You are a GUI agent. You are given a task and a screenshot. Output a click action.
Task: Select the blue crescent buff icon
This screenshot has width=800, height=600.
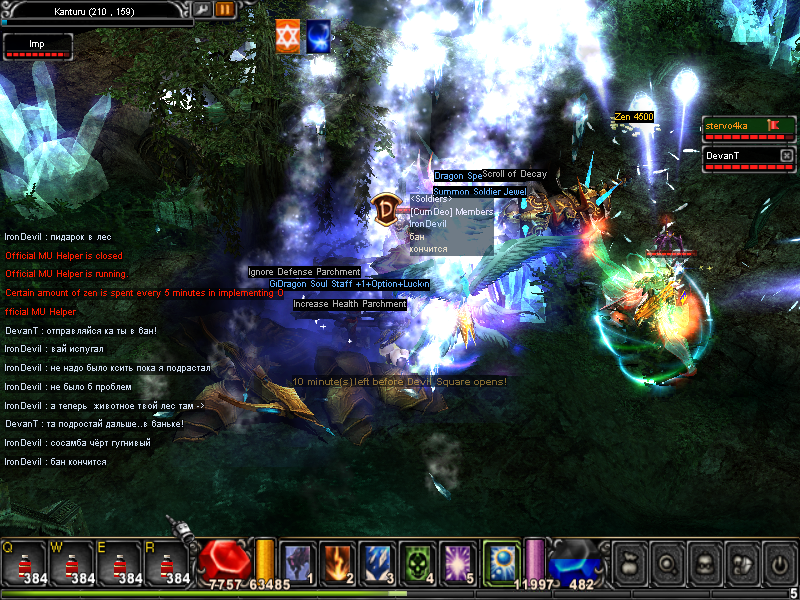(319, 35)
